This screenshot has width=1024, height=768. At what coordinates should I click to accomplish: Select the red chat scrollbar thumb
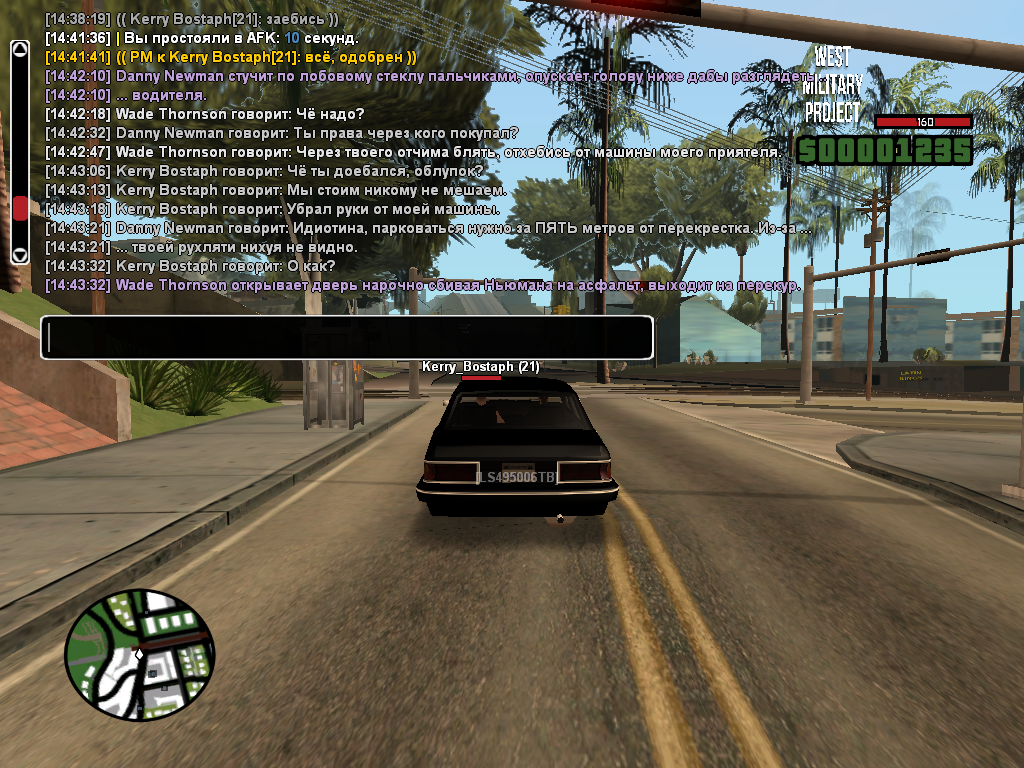click(x=20, y=208)
